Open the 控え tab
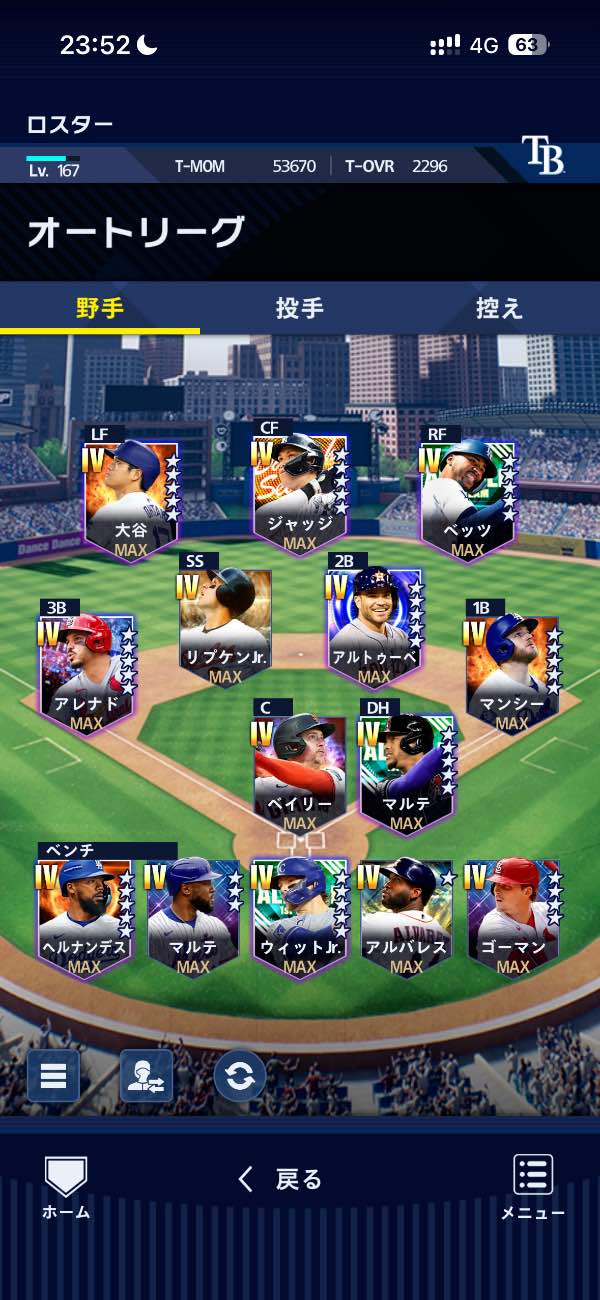The image size is (600, 1300). pos(499,308)
